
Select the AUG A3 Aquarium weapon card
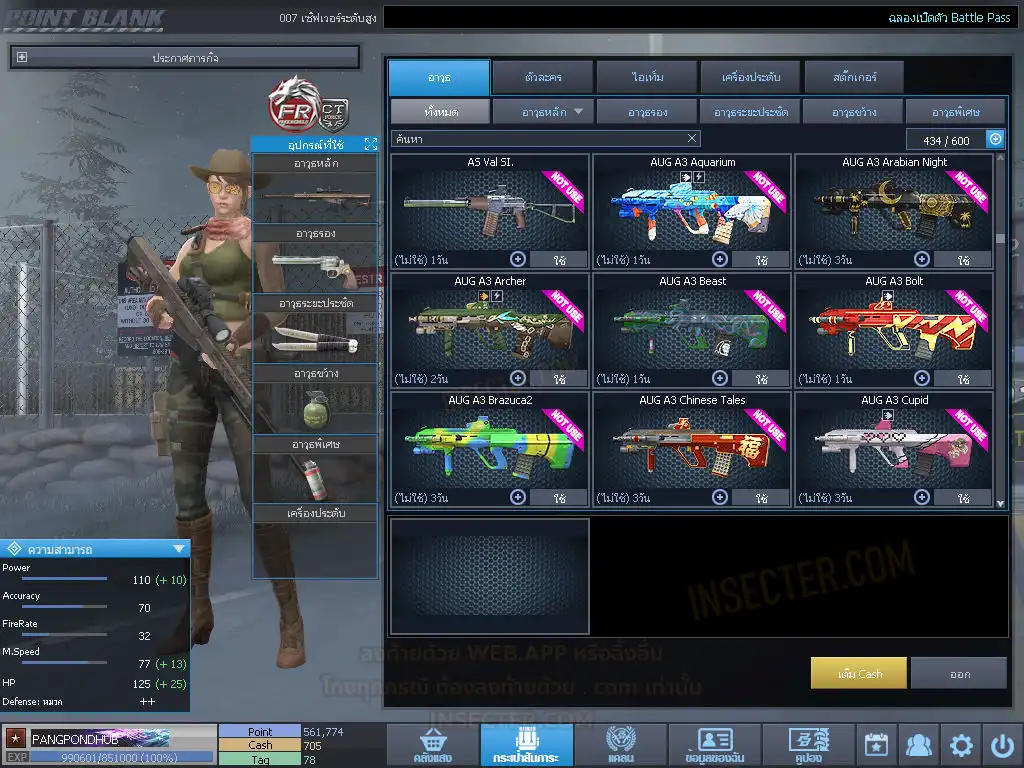click(692, 210)
